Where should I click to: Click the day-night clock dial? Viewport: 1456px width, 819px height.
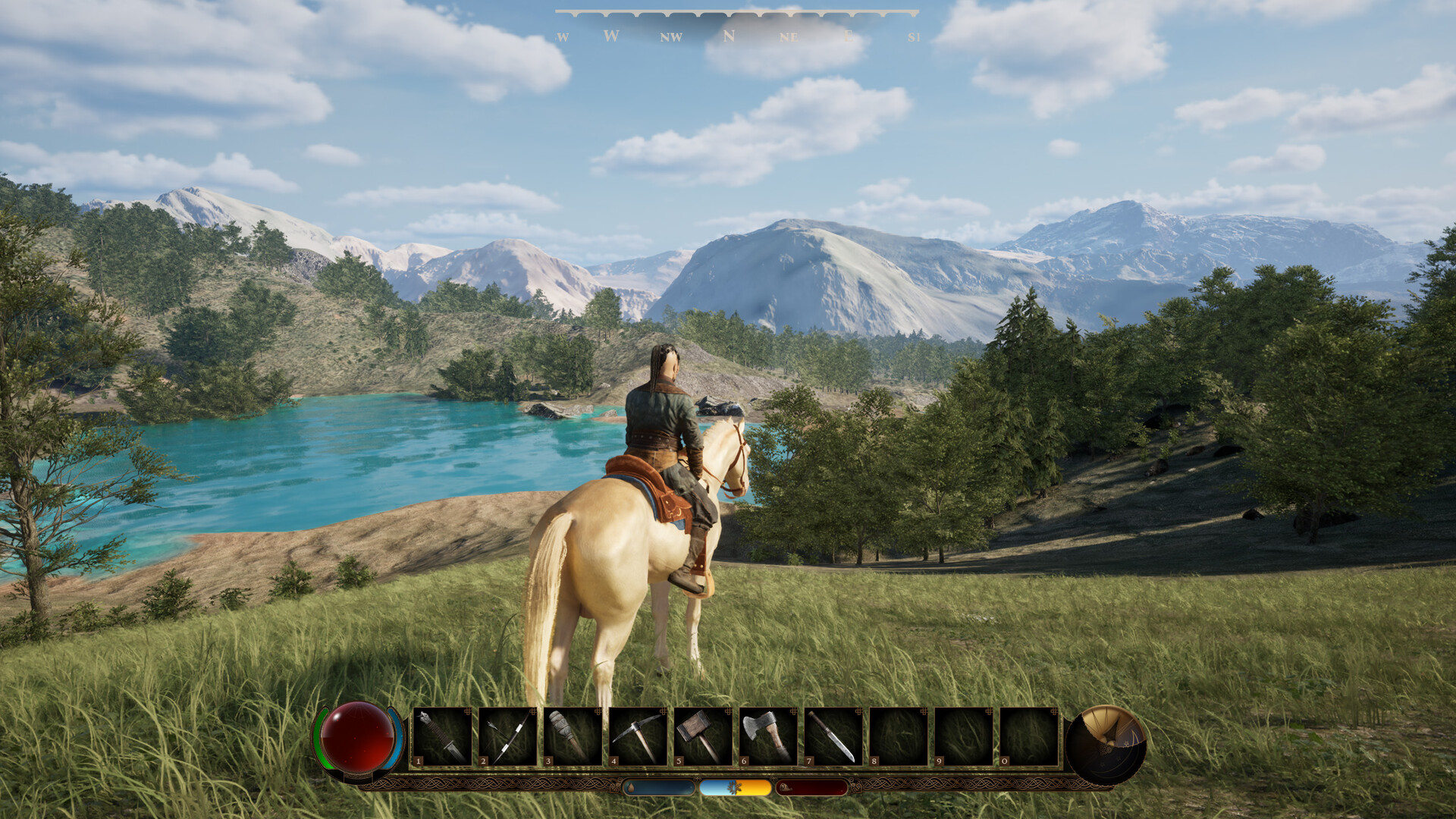coord(1106,743)
